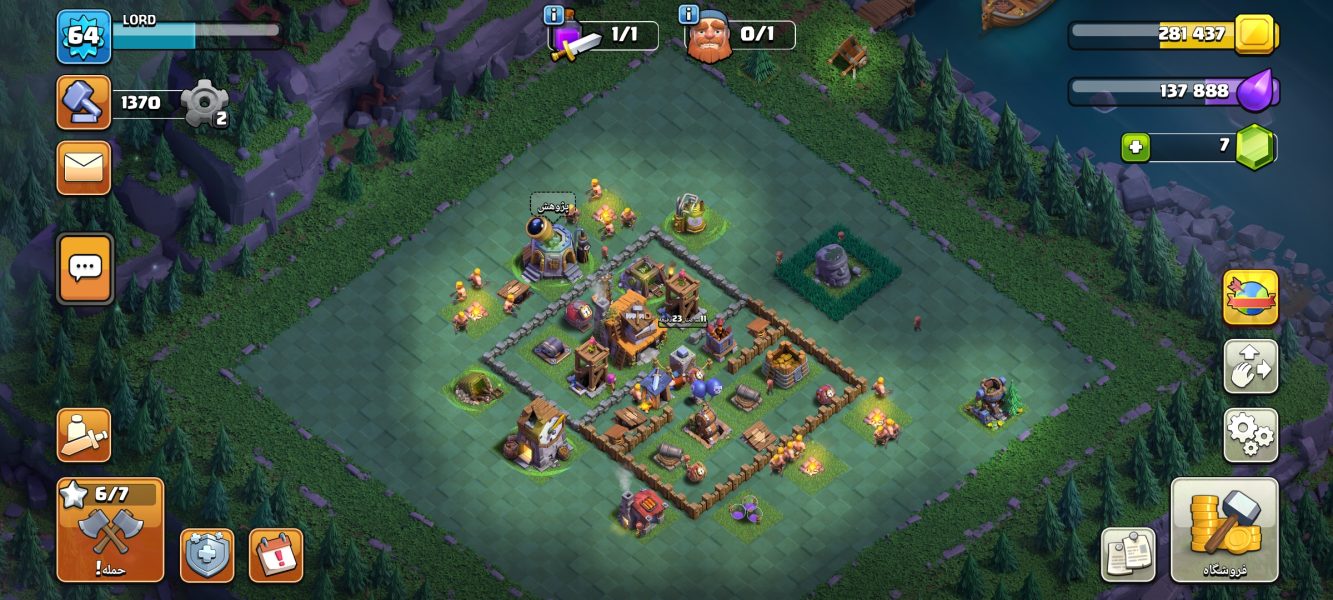The image size is (1333, 600).
Task: Click the yellow gold coin resource icon
Action: [1253, 35]
